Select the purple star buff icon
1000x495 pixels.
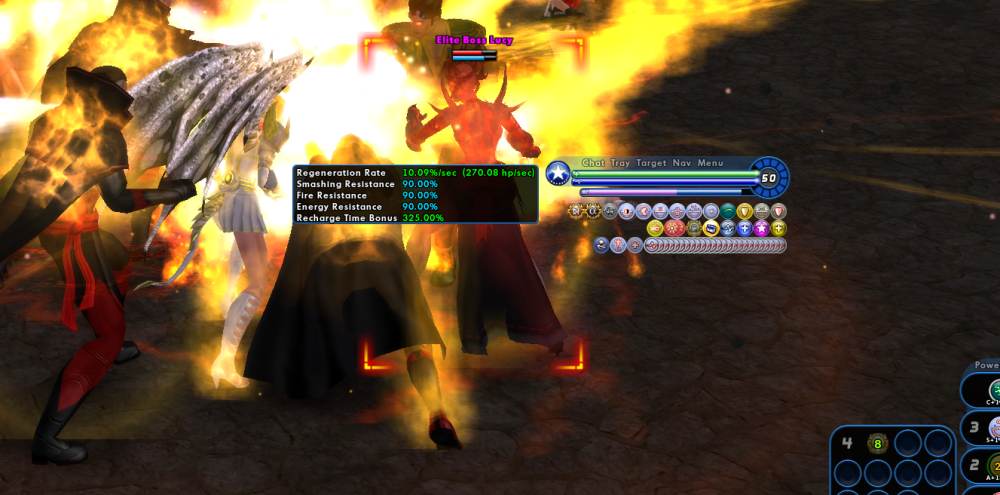[761, 228]
